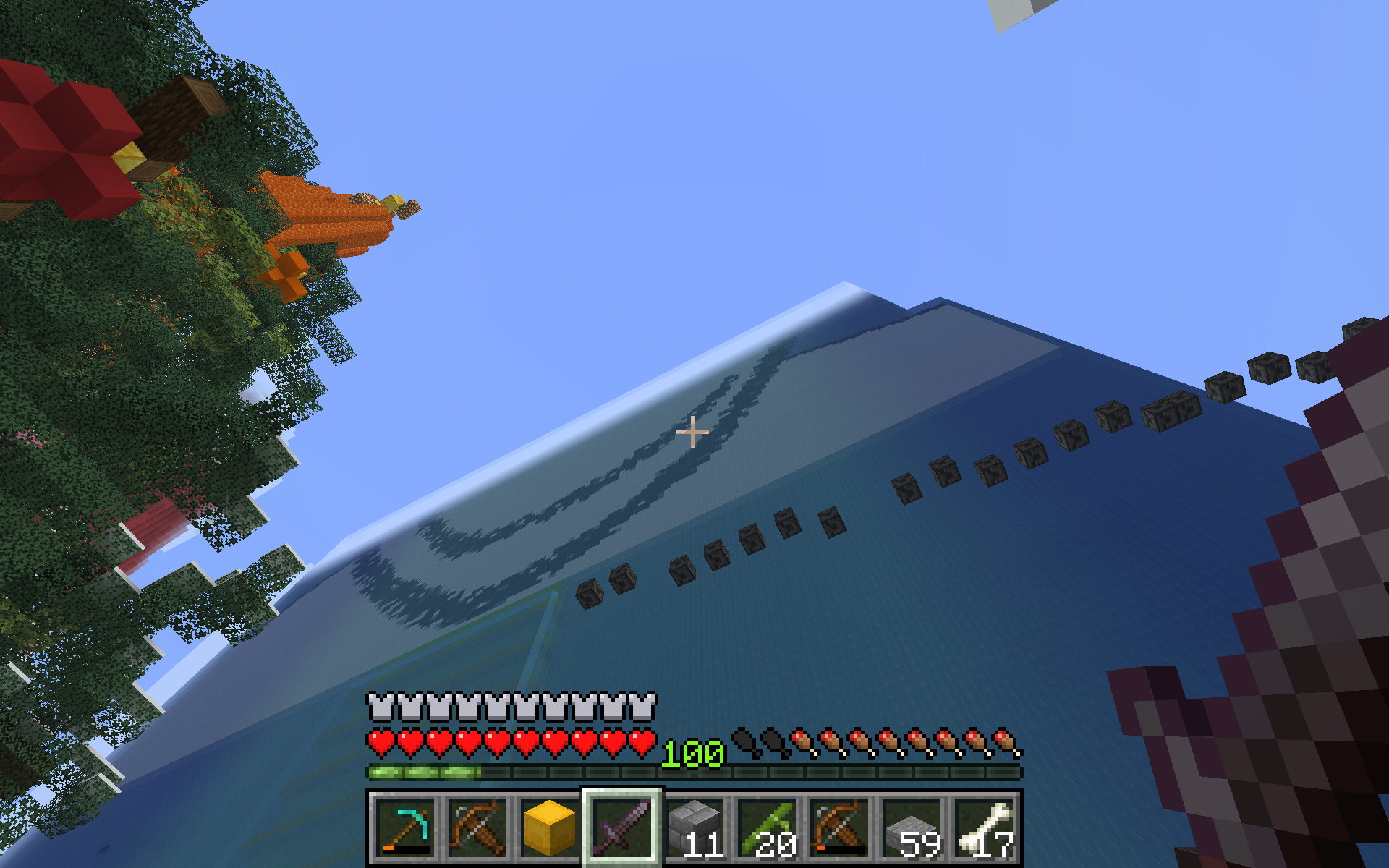1389x868 pixels.
Task: Select the bamboo stack of 20
Action: [x=767, y=827]
